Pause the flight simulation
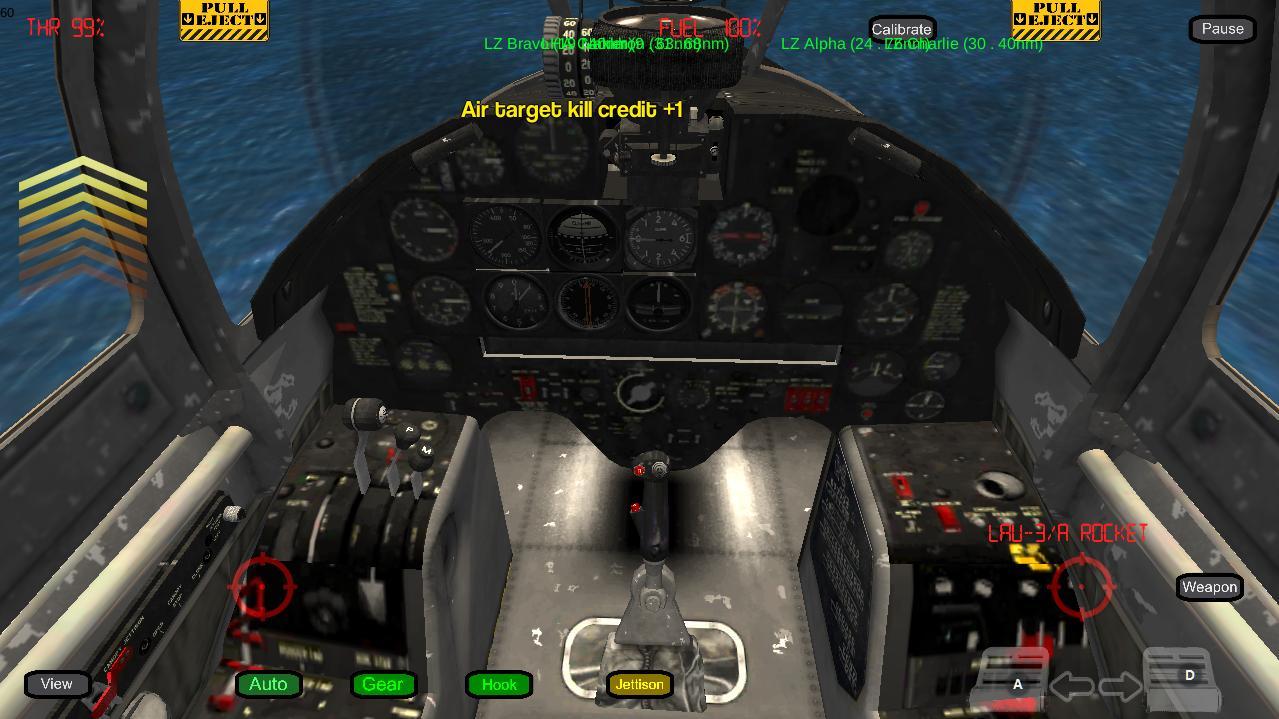This screenshot has width=1279, height=719. 1222,29
